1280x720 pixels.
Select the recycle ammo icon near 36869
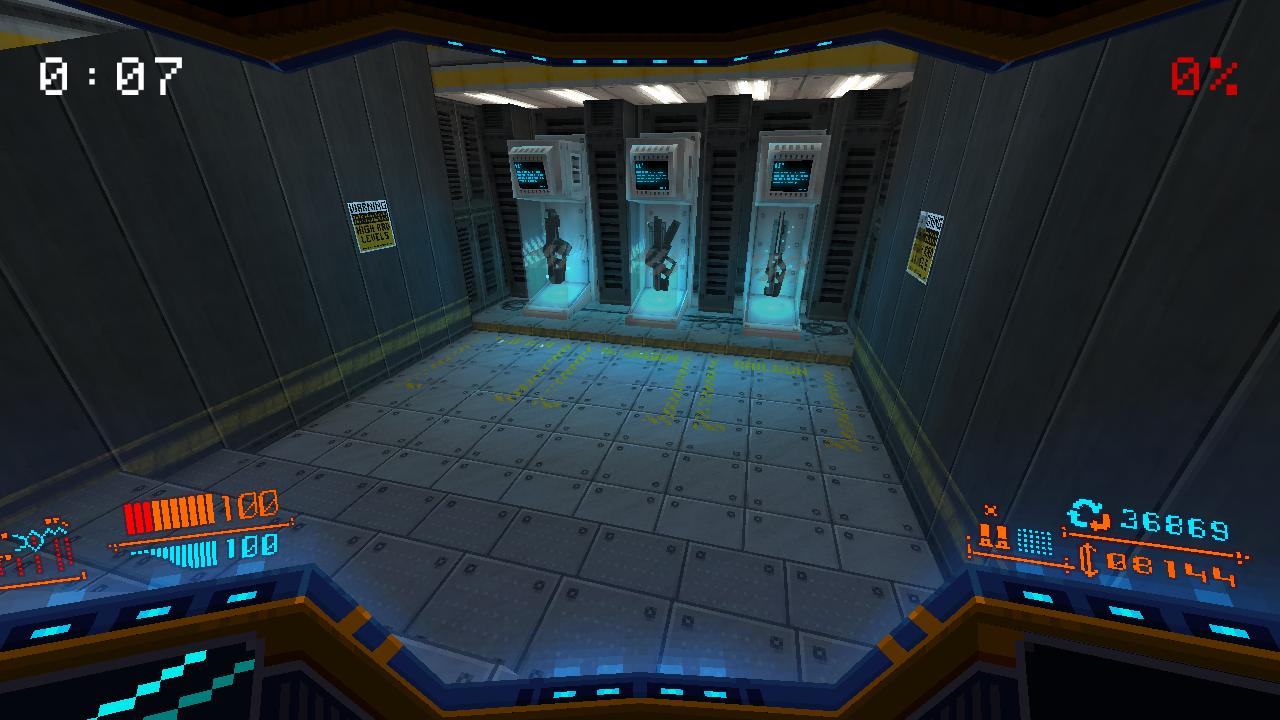[x=1085, y=515]
